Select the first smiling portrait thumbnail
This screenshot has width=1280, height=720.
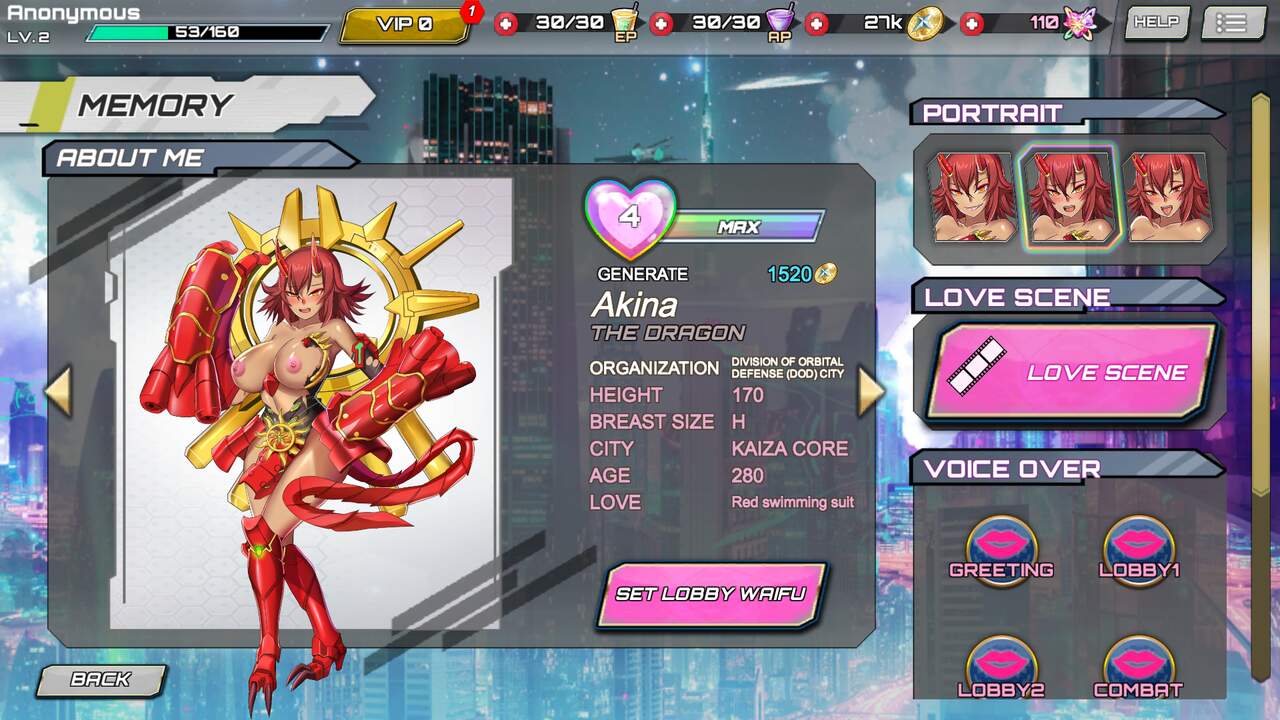(x=972, y=198)
